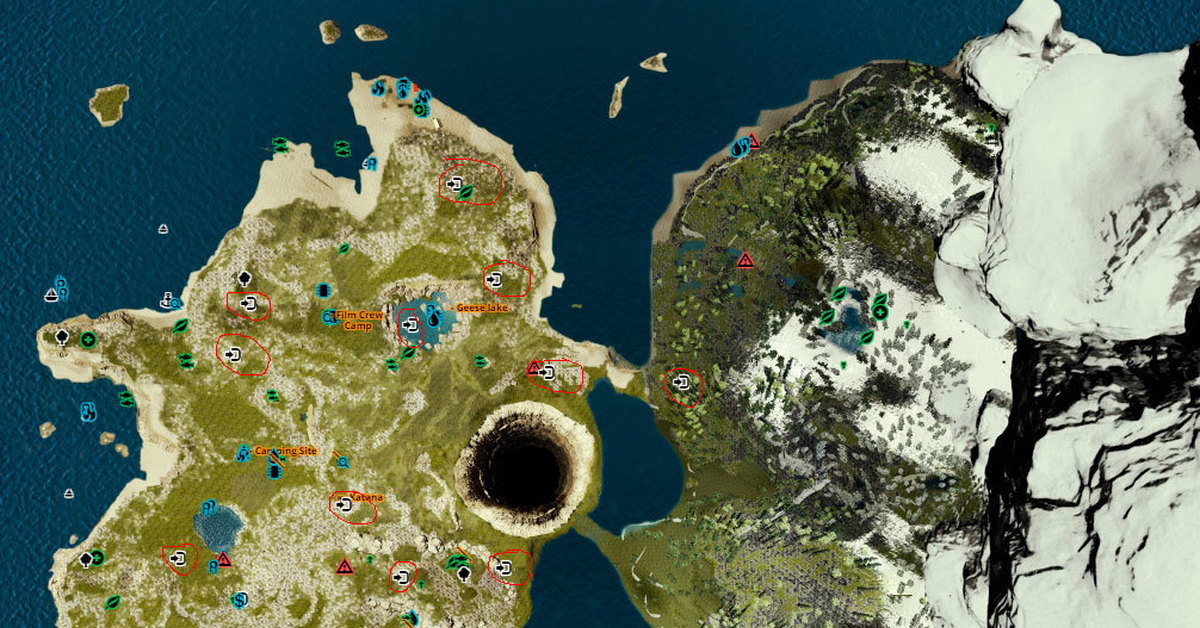Click the Camping Site marker label
This screenshot has height=628, width=1200.
(x=286, y=451)
